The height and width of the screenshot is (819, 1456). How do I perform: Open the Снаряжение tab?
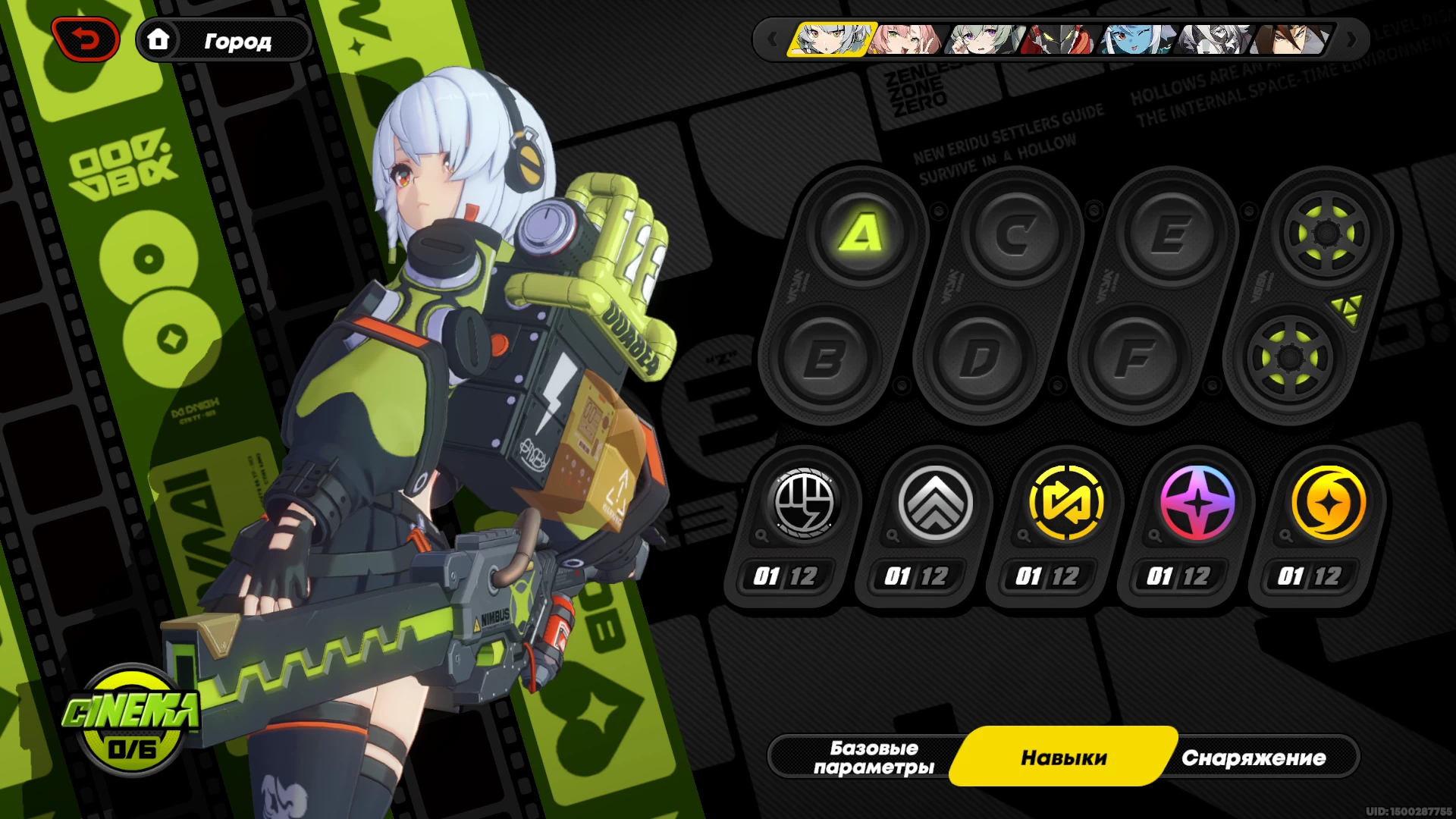1253,757
